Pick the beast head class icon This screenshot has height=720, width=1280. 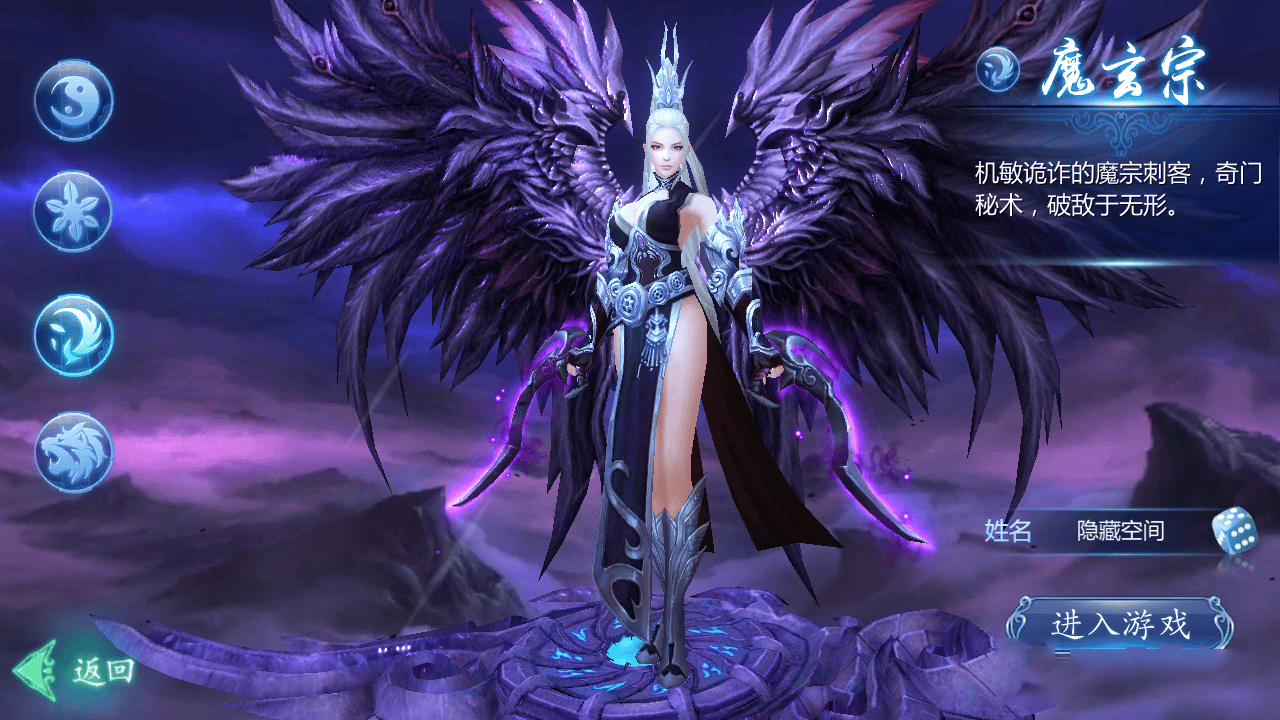(x=73, y=452)
